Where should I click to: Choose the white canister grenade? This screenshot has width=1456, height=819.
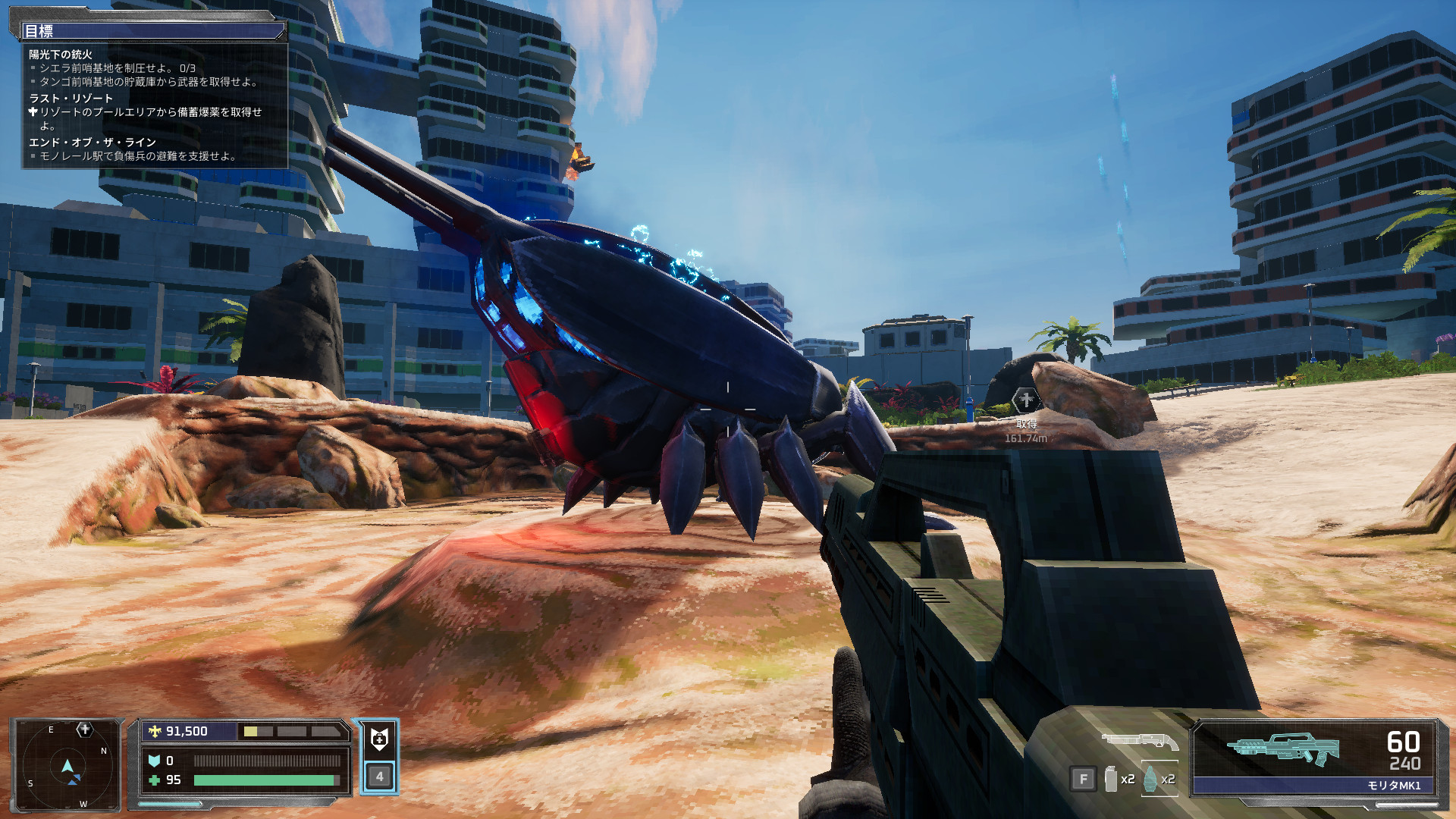1111,779
